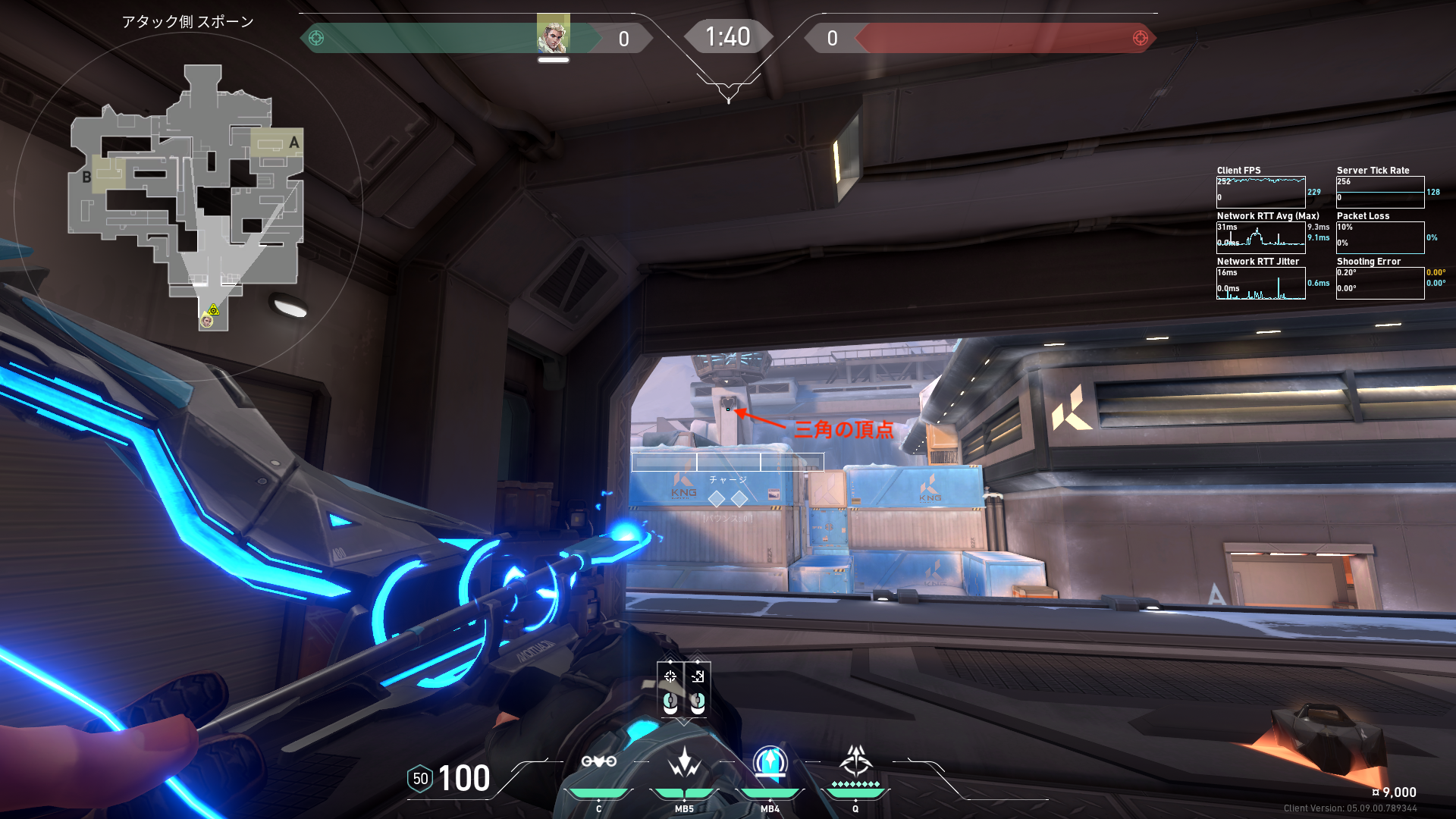Trigger the Hunter's Fury ultimate icon

(x=855, y=760)
